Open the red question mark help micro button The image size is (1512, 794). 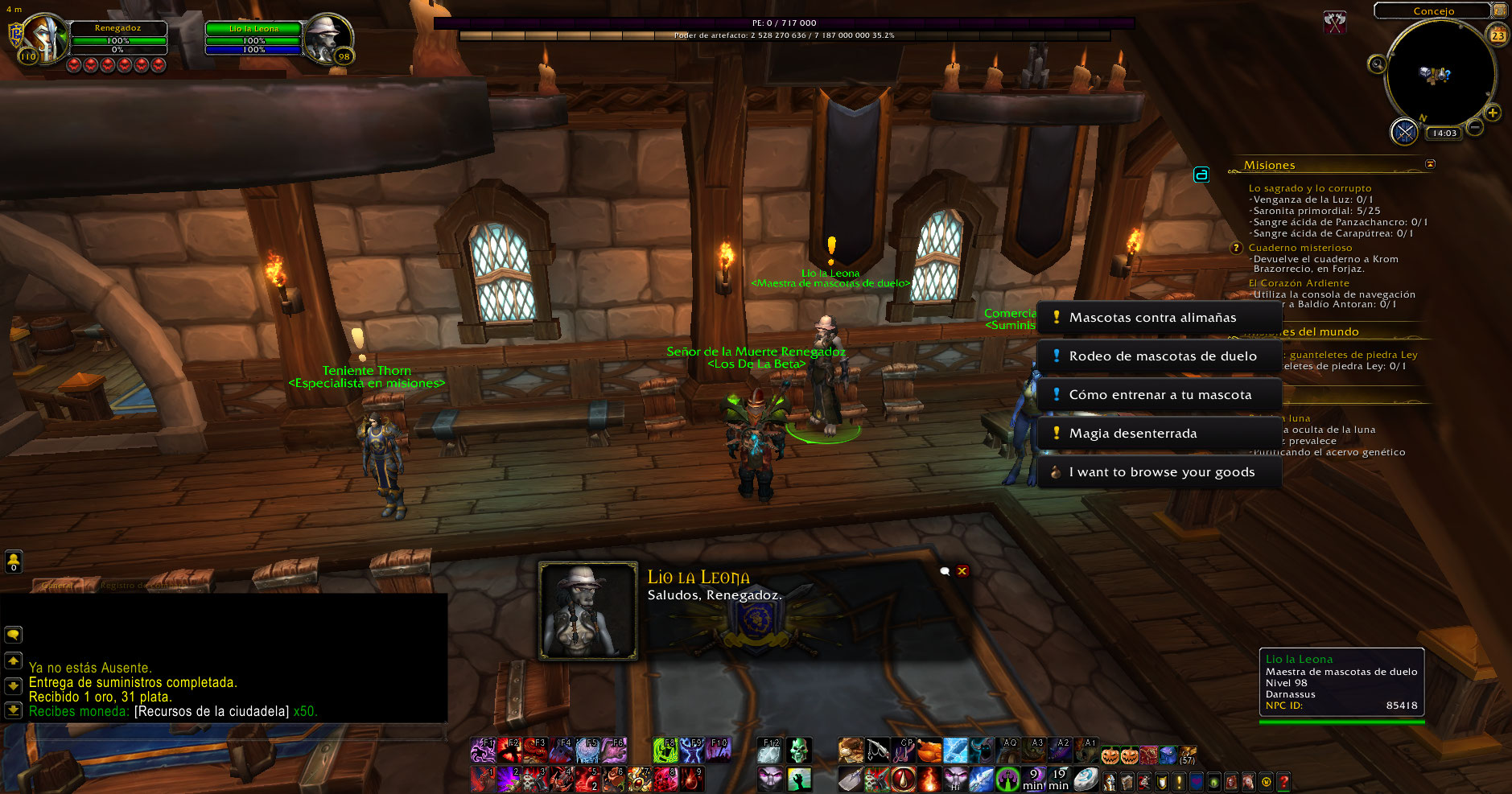click(1283, 781)
